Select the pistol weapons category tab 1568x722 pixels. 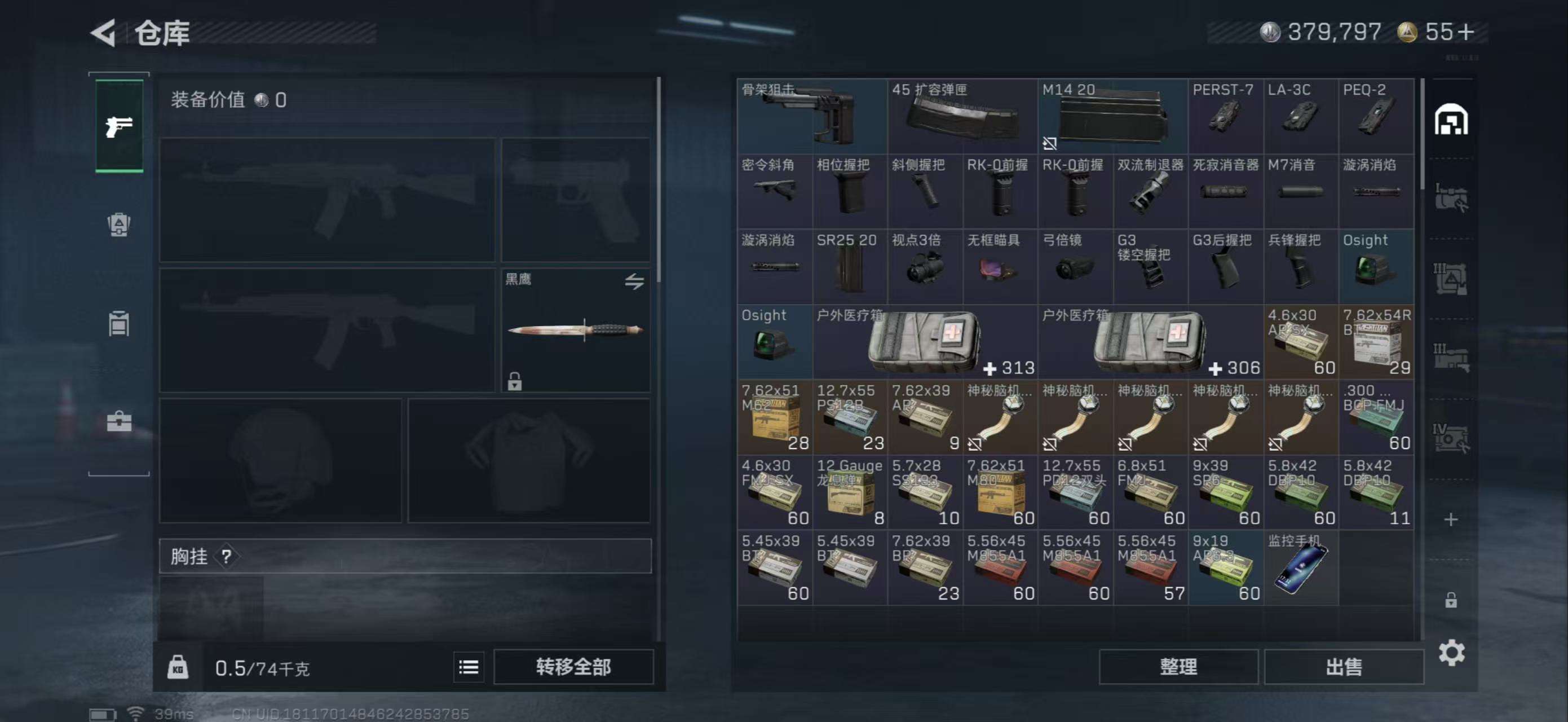pyautogui.click(x=120, y=126)
